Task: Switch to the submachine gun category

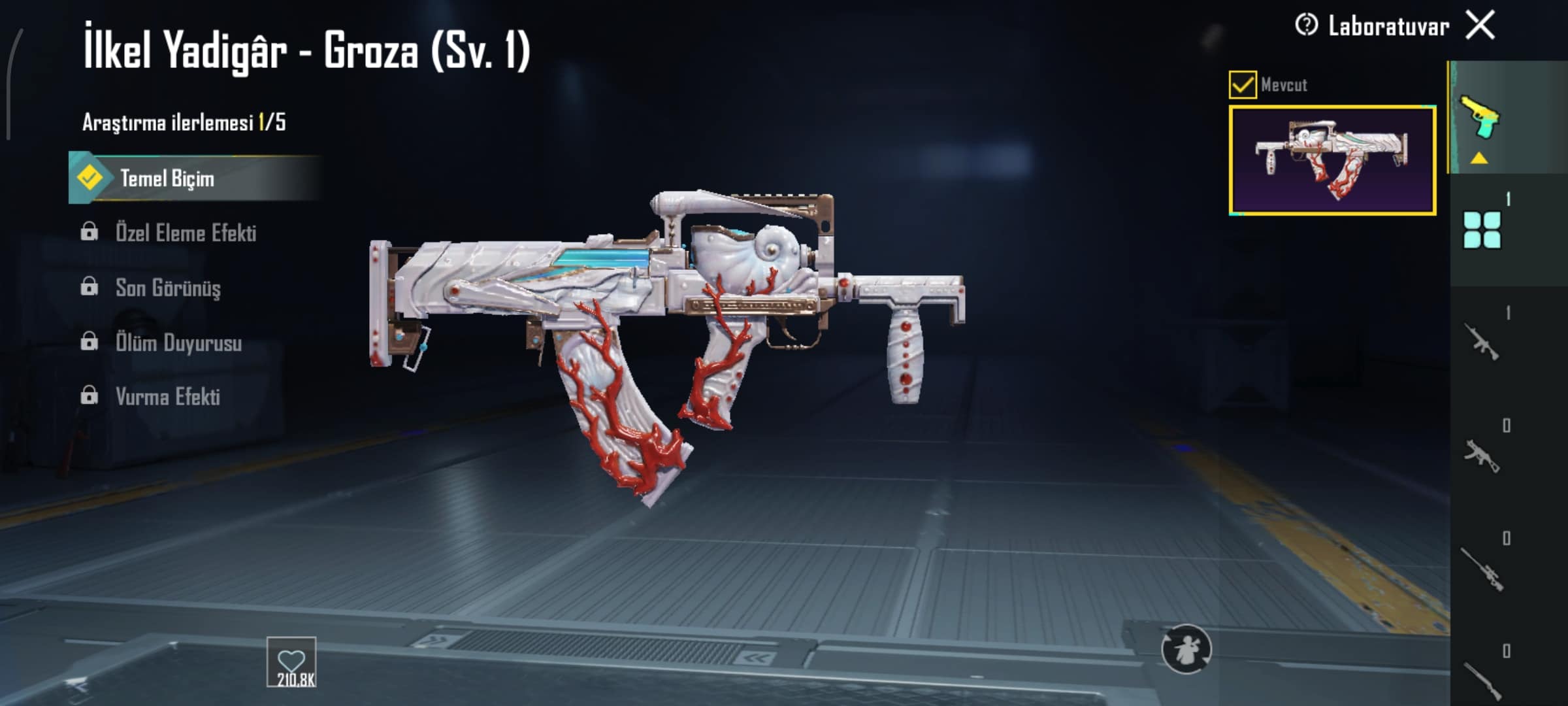Action: pyautogui.click(x=1480, y=455)
